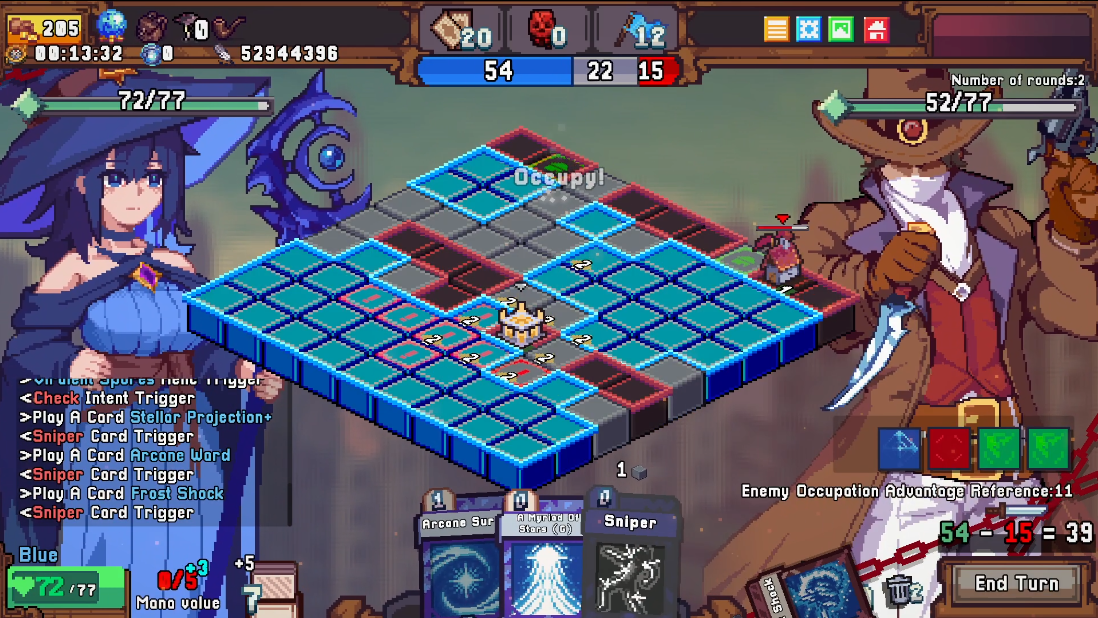Open the discard pile trash can

point(896,592)
